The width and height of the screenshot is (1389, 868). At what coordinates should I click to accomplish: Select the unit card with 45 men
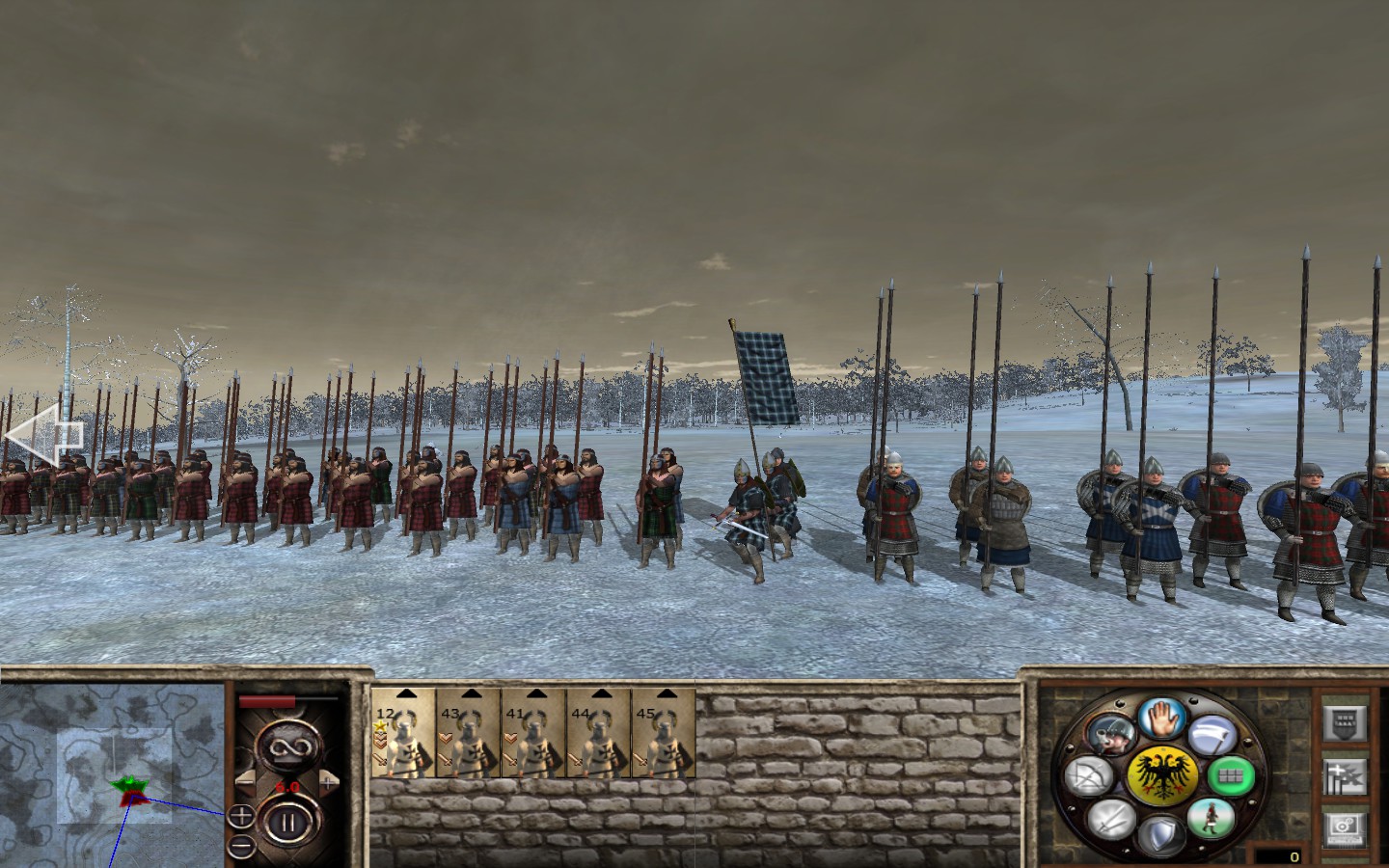point(663,735)
